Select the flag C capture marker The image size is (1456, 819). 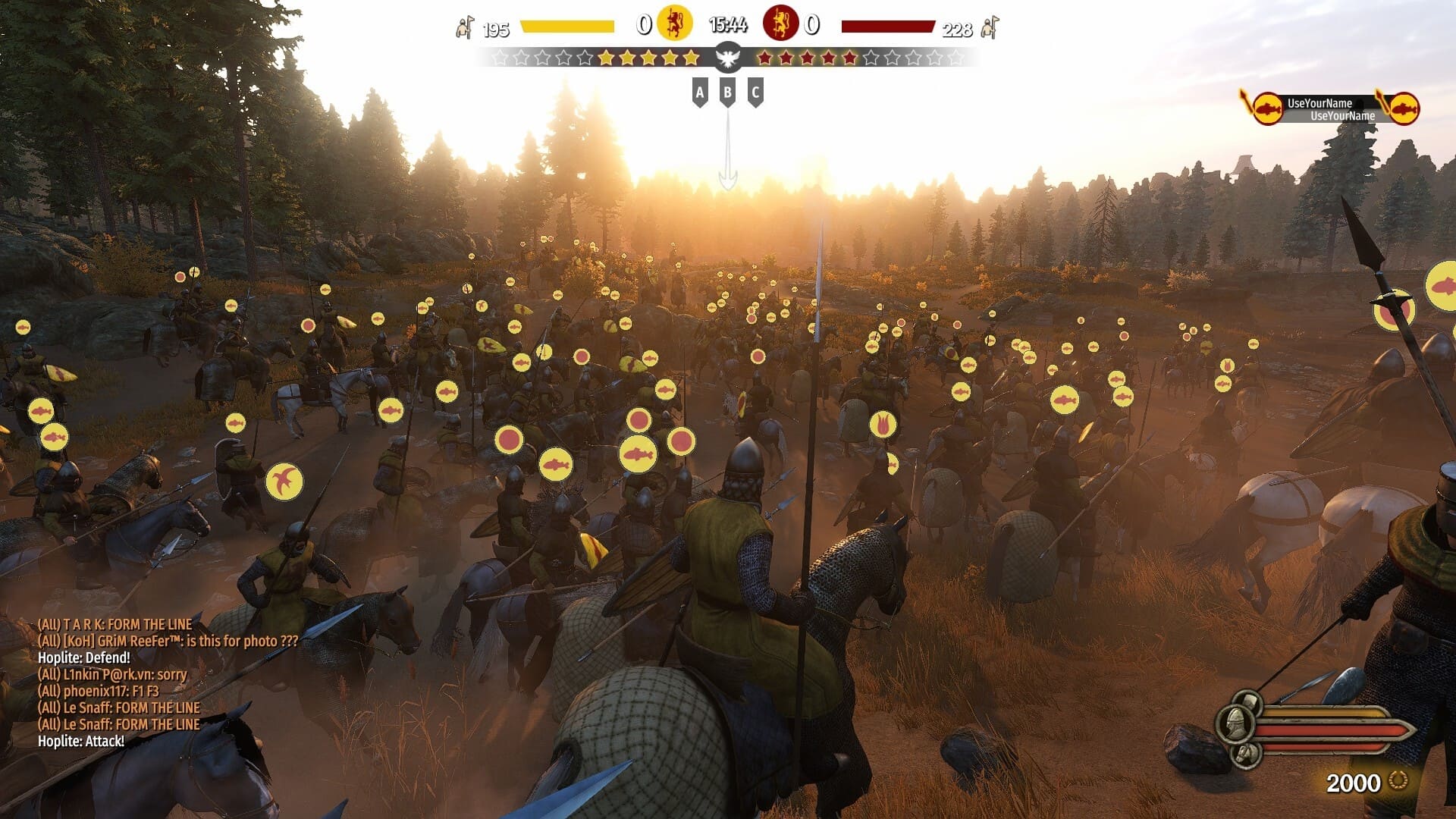point(755,93)
